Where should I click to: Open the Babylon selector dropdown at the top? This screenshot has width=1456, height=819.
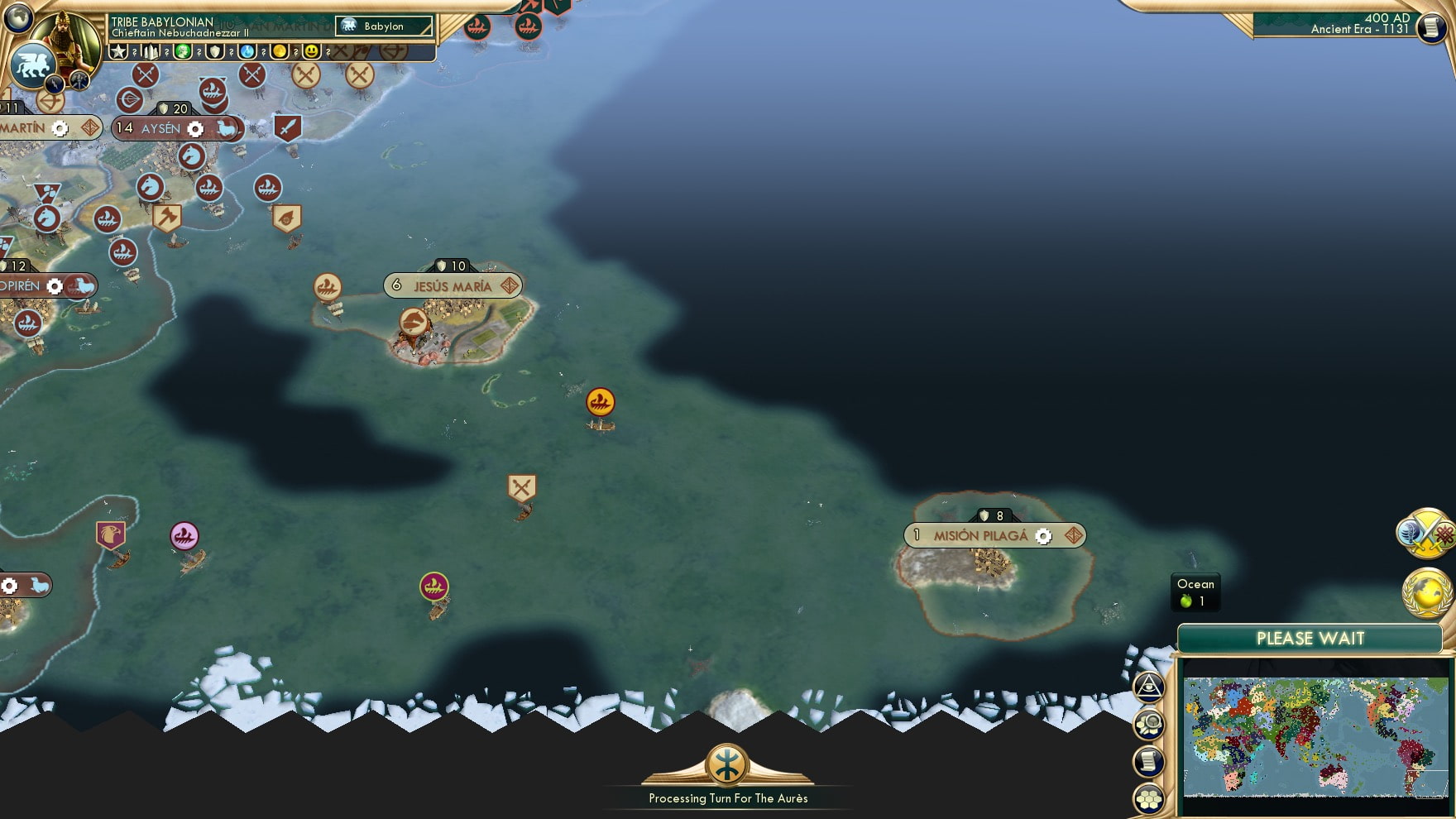coord(383,26)
